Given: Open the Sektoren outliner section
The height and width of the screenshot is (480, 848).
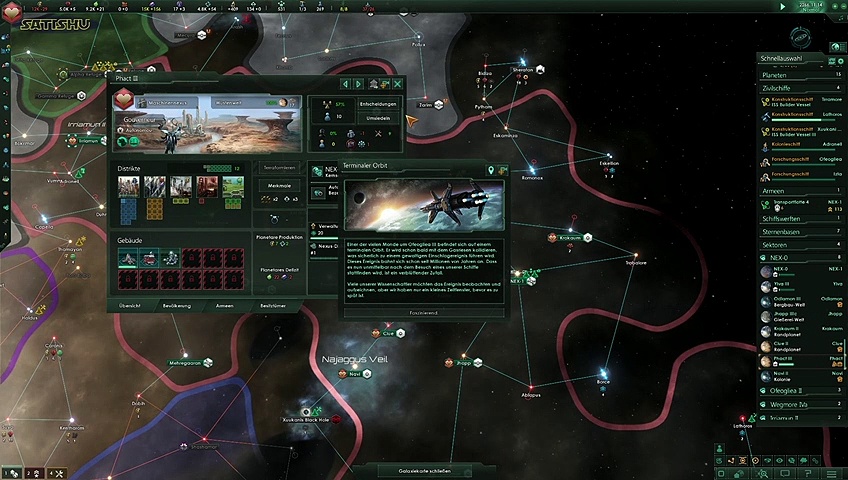Looking at the screenshot, I should point(800,244).
